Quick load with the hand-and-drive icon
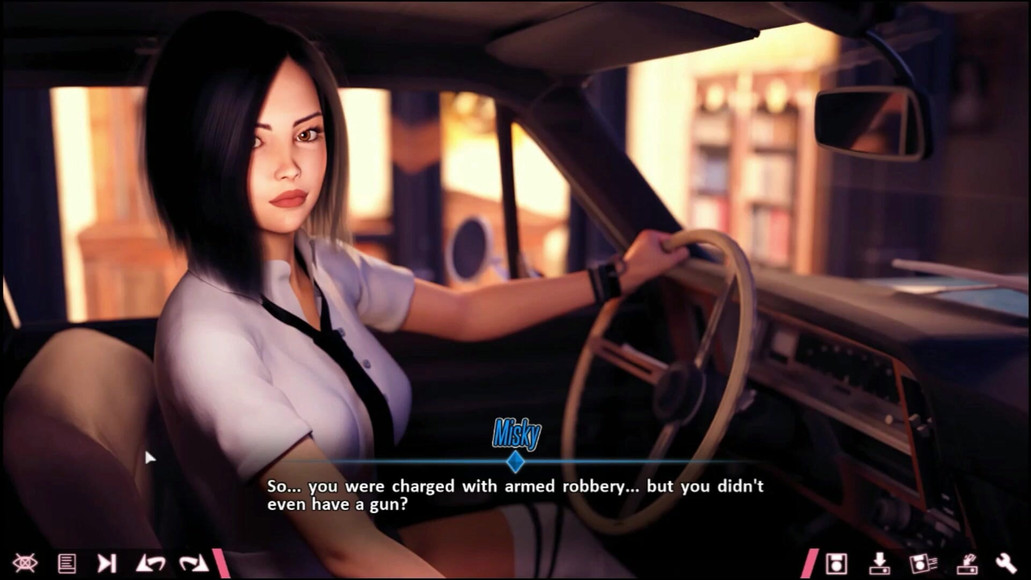1031x580 pixels. click(x=966, y=563)
